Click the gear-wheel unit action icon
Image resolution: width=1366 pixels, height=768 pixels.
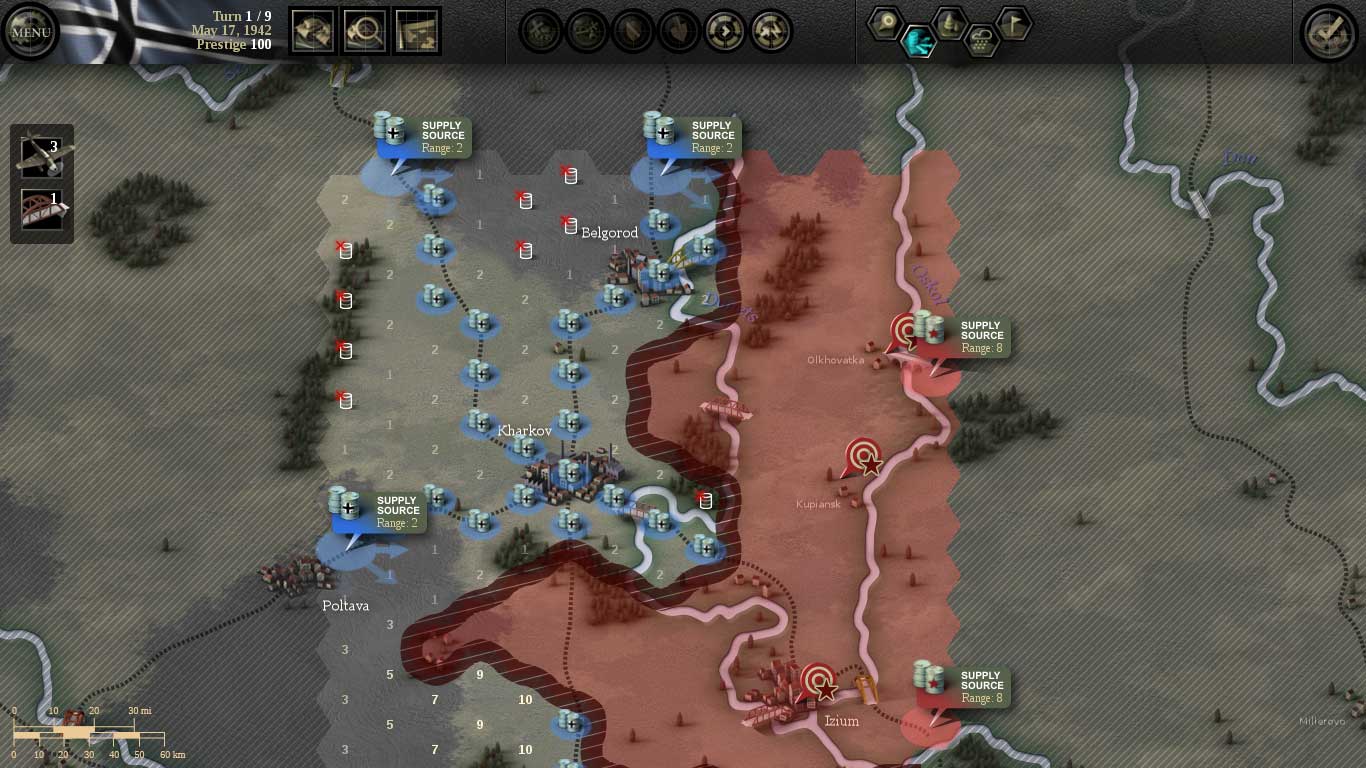tap(585, 31)
